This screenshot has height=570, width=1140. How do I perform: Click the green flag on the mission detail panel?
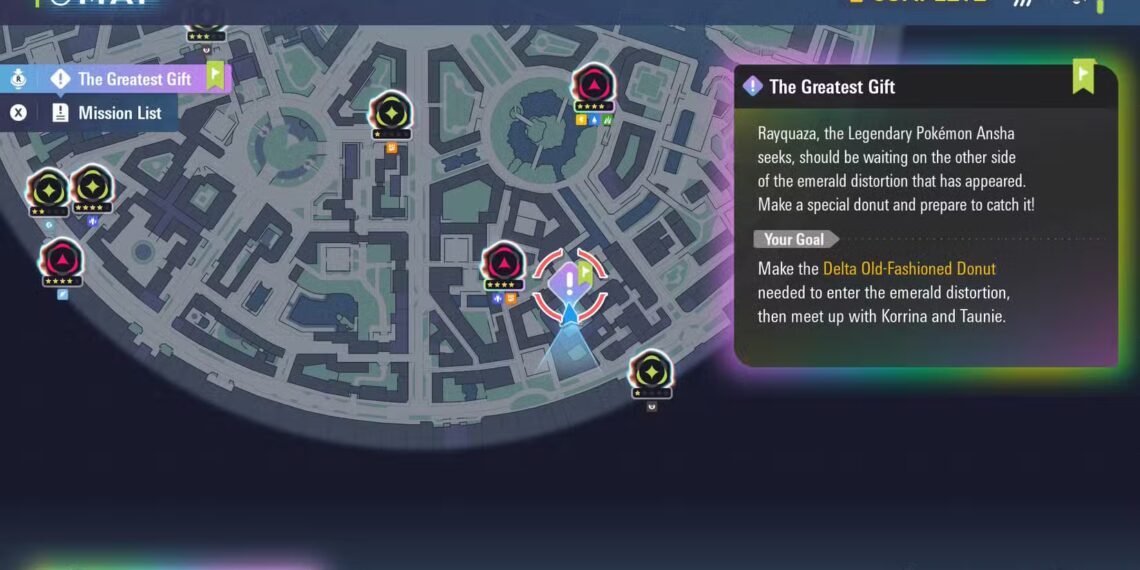[x=1083, y=77]
